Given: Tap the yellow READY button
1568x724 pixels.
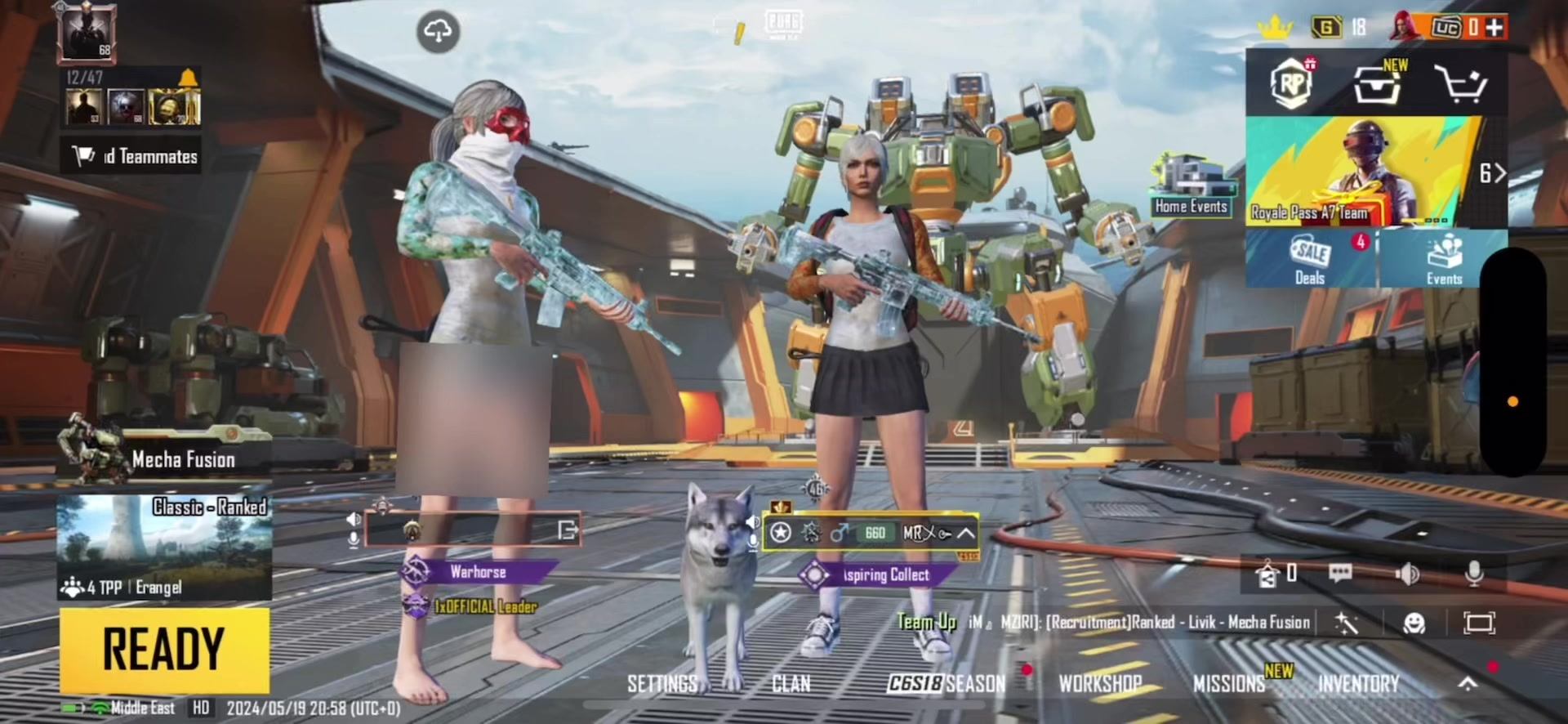Looking at the screenshot, I should click(x=164, y=650).
